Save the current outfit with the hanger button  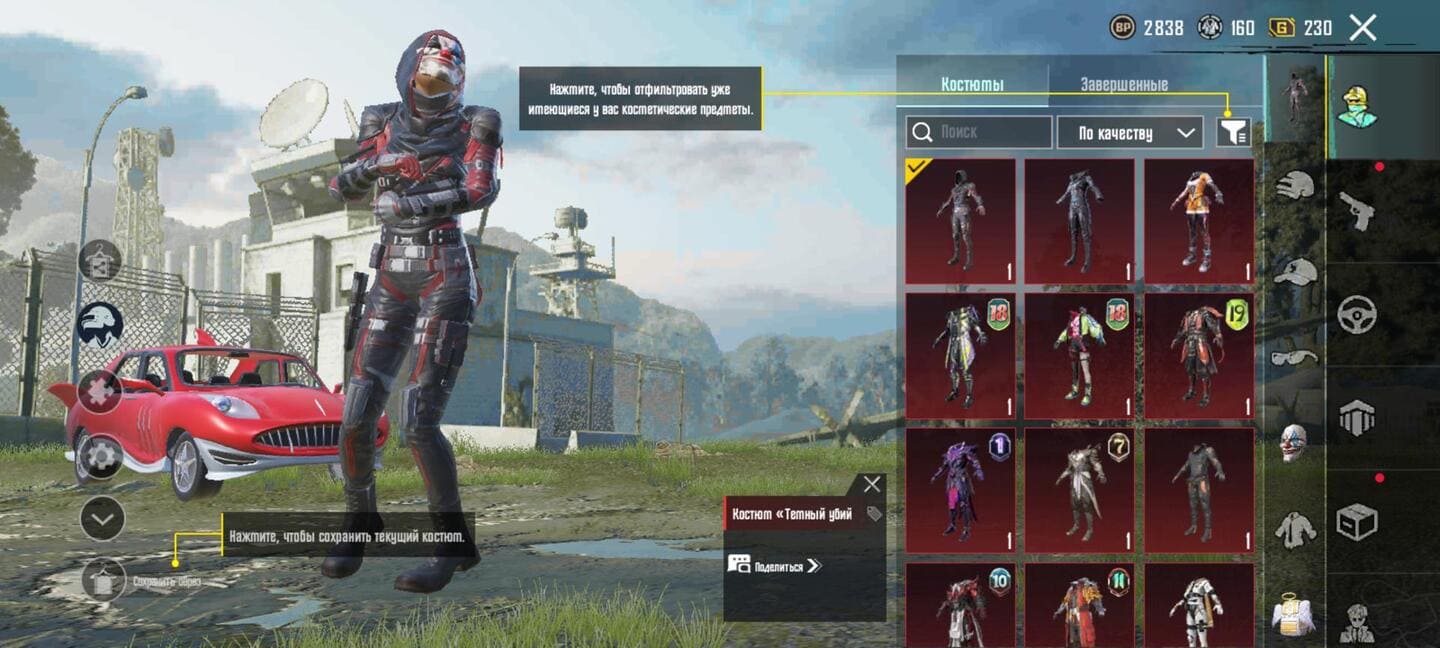(x=103, y=579)
